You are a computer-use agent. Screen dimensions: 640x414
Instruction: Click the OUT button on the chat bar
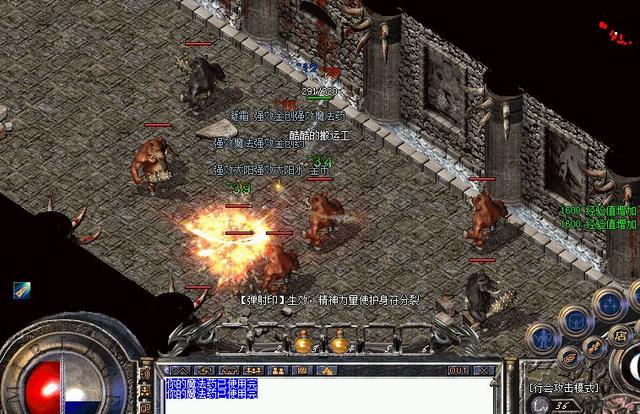[x=457, y=370]
